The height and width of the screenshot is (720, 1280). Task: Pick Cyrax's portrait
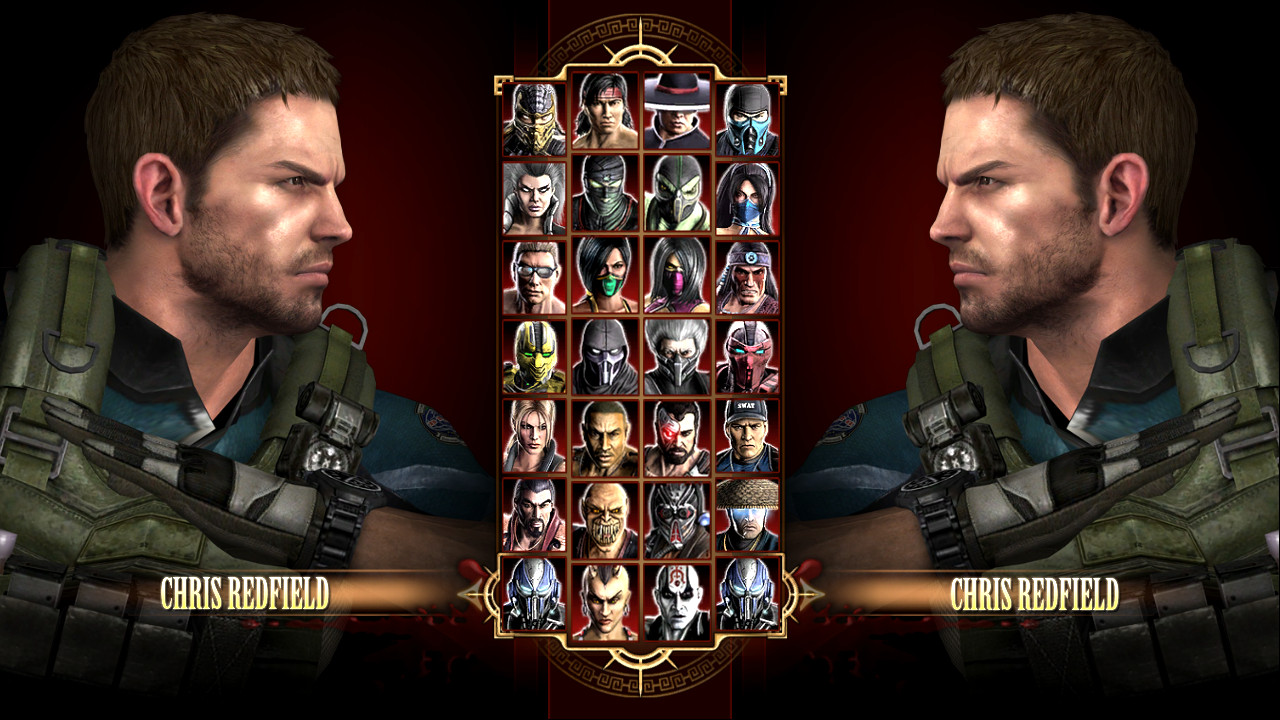click(536, 352)
